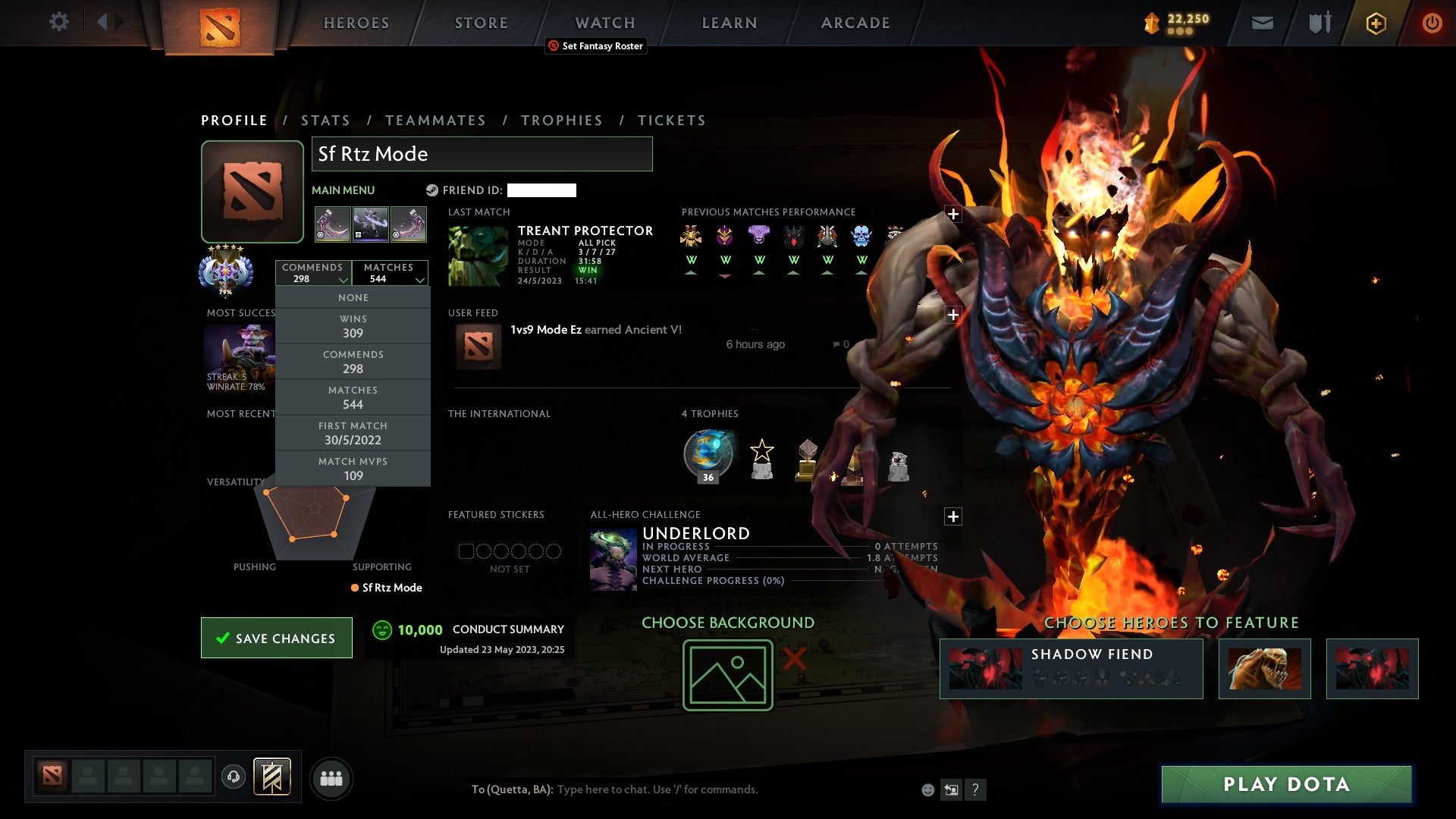Open the MATCHES dropdown arrow
Image resolution: width=1456 pixels, height=819 pixels.
[x=420, y=280]
